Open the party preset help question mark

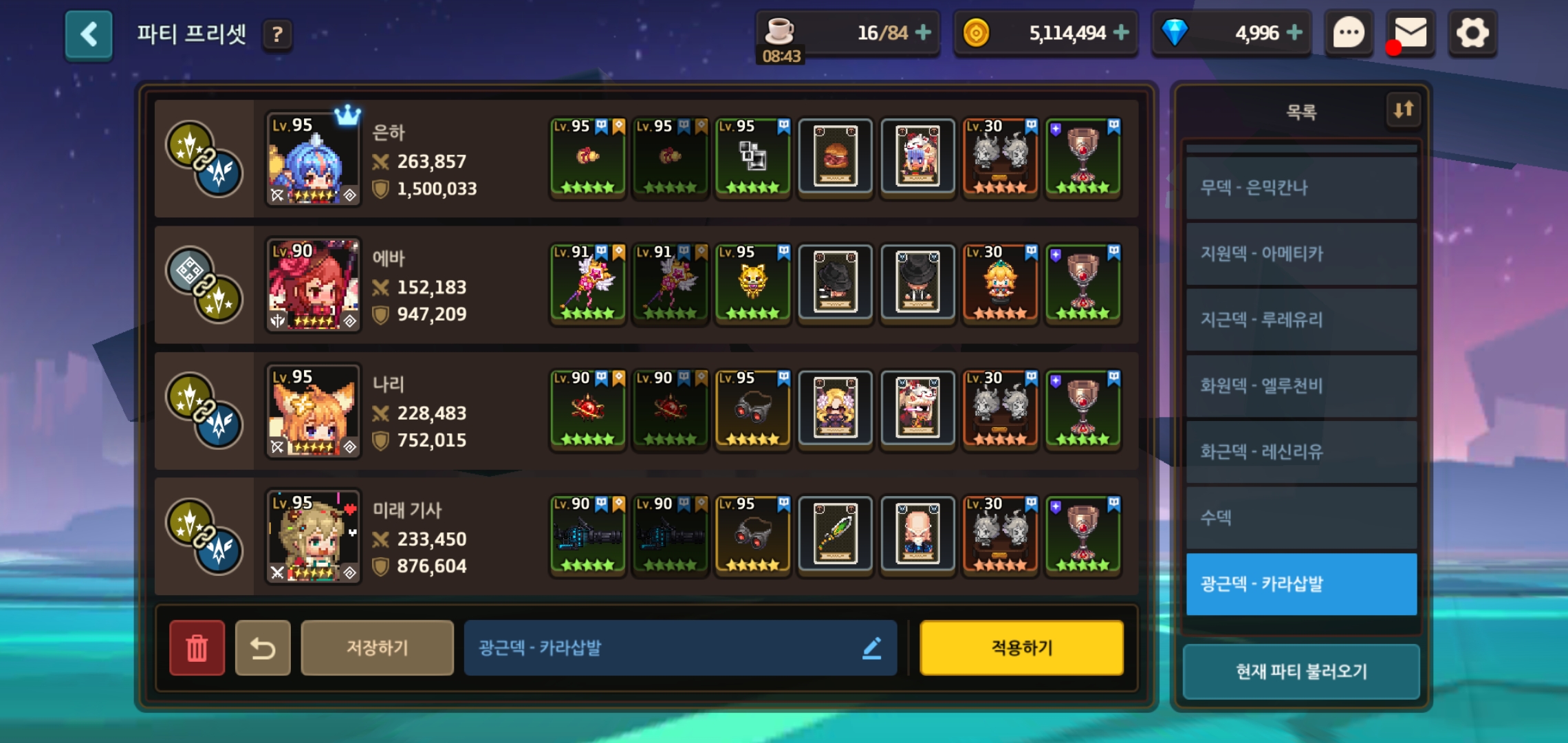[277, 34]
